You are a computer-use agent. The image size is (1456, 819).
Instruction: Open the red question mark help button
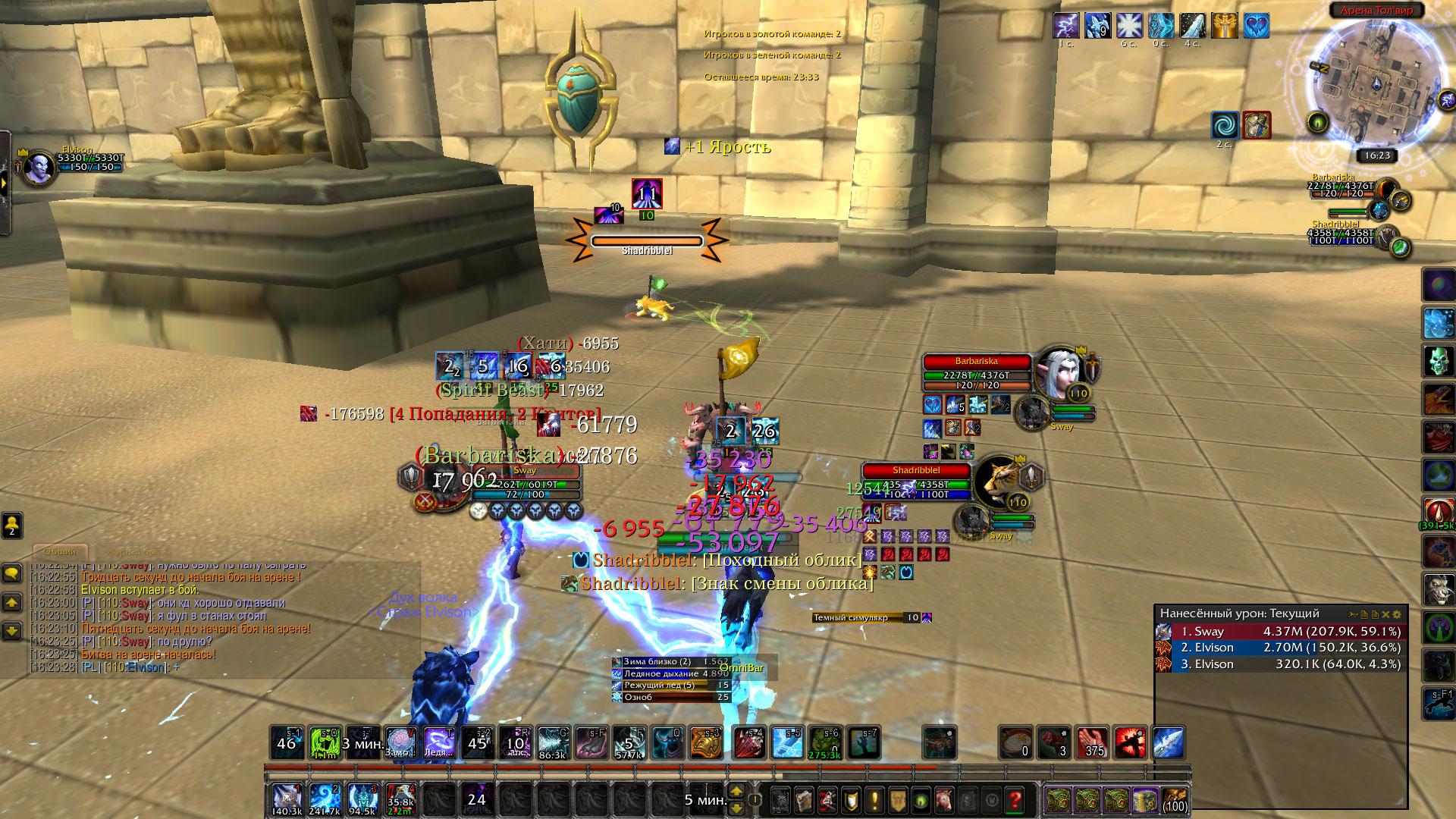(x=1014, y=799)
